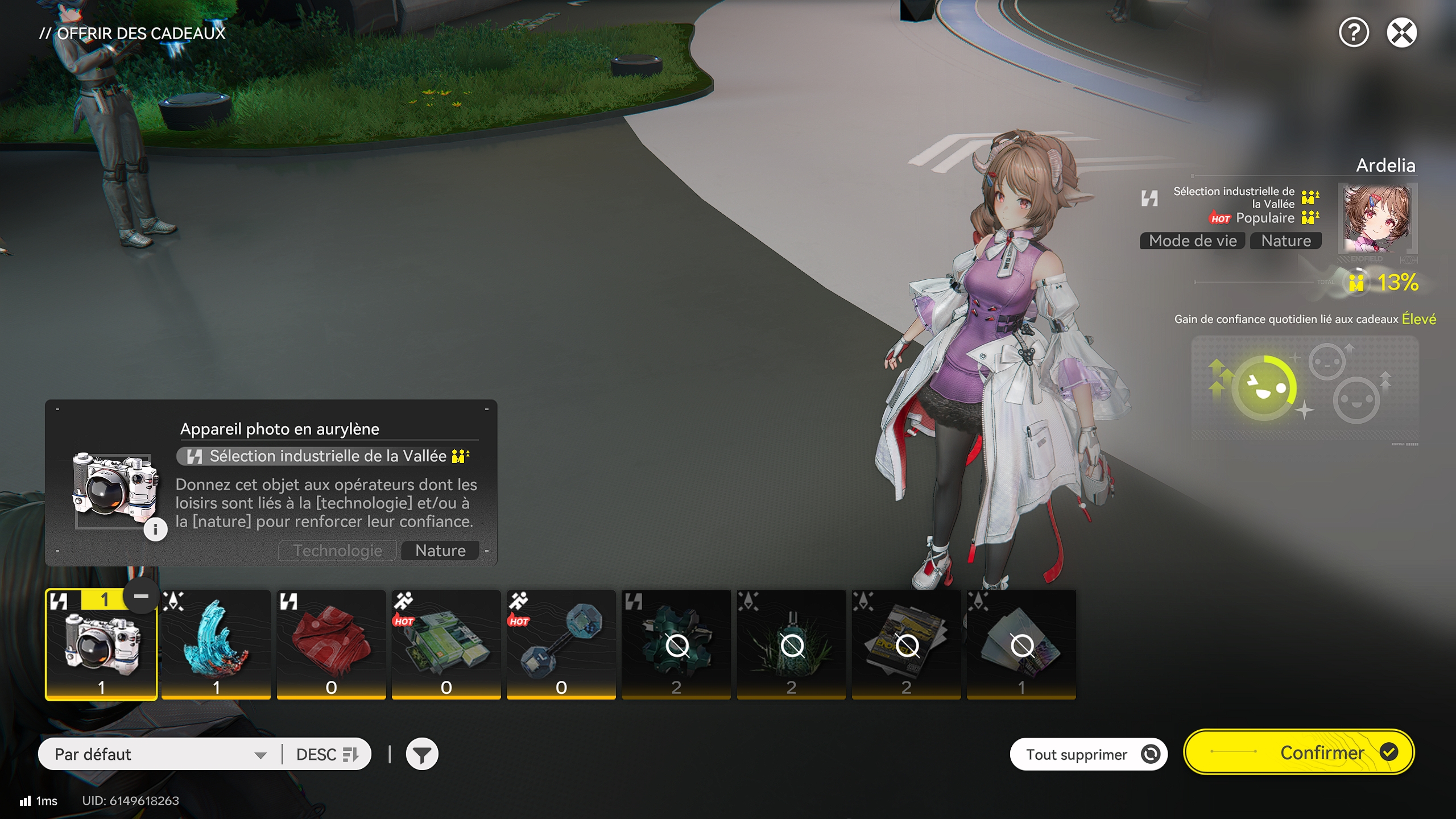Viewport: 1456px width, 819px height.
Task: Open the filter funnel icon
Action: point(423,753)
